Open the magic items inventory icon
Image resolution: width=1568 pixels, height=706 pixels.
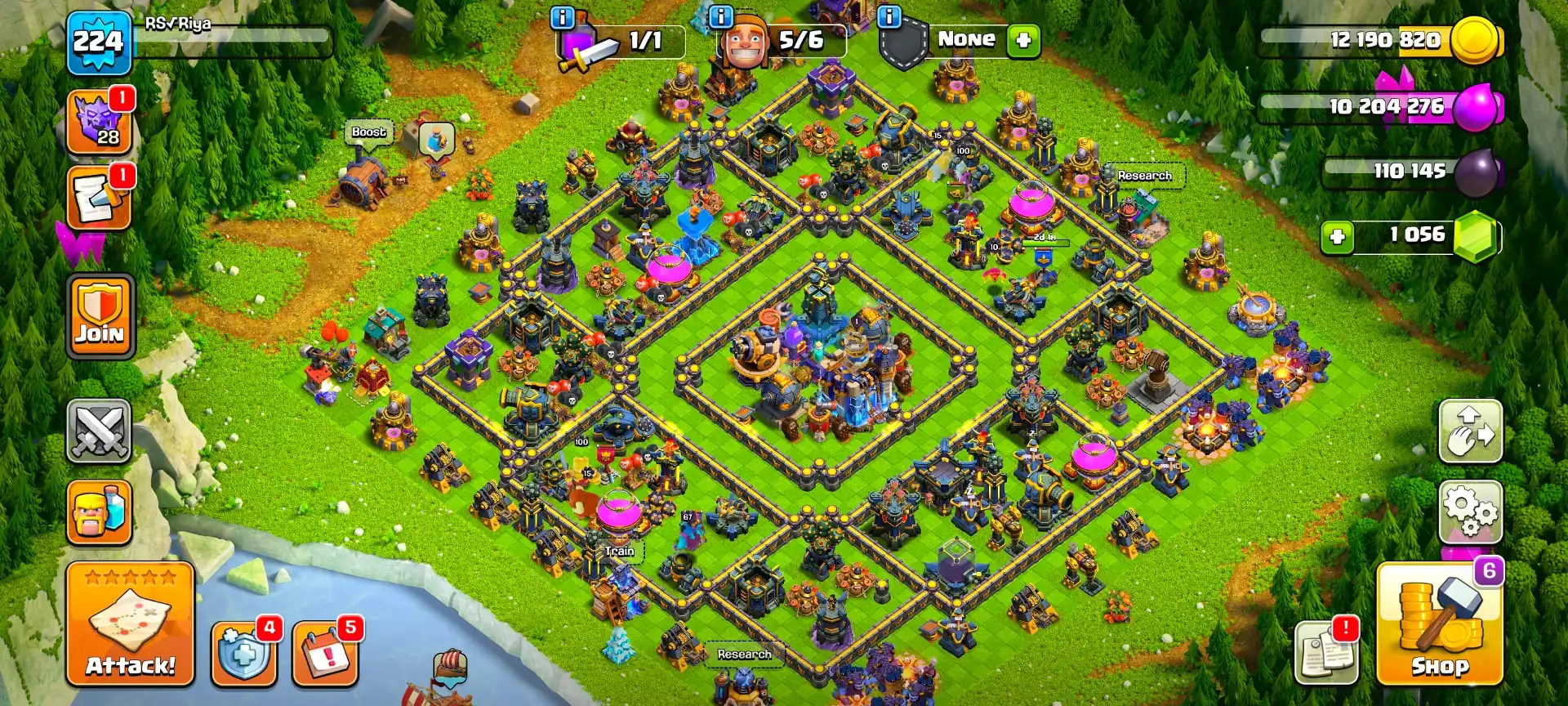[98, 198]
